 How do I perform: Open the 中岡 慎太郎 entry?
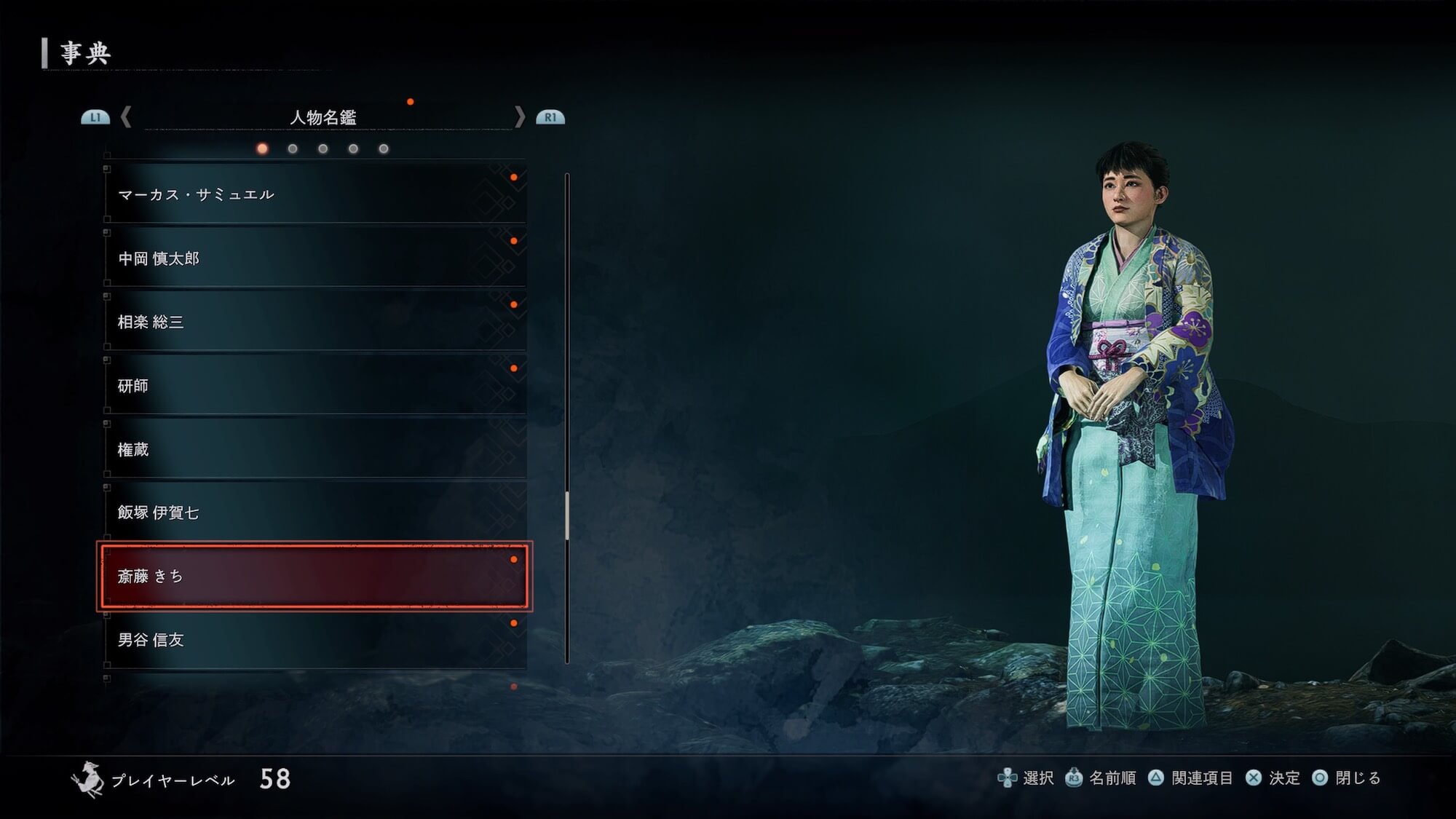pyautogui.click(x=314, y=258)
